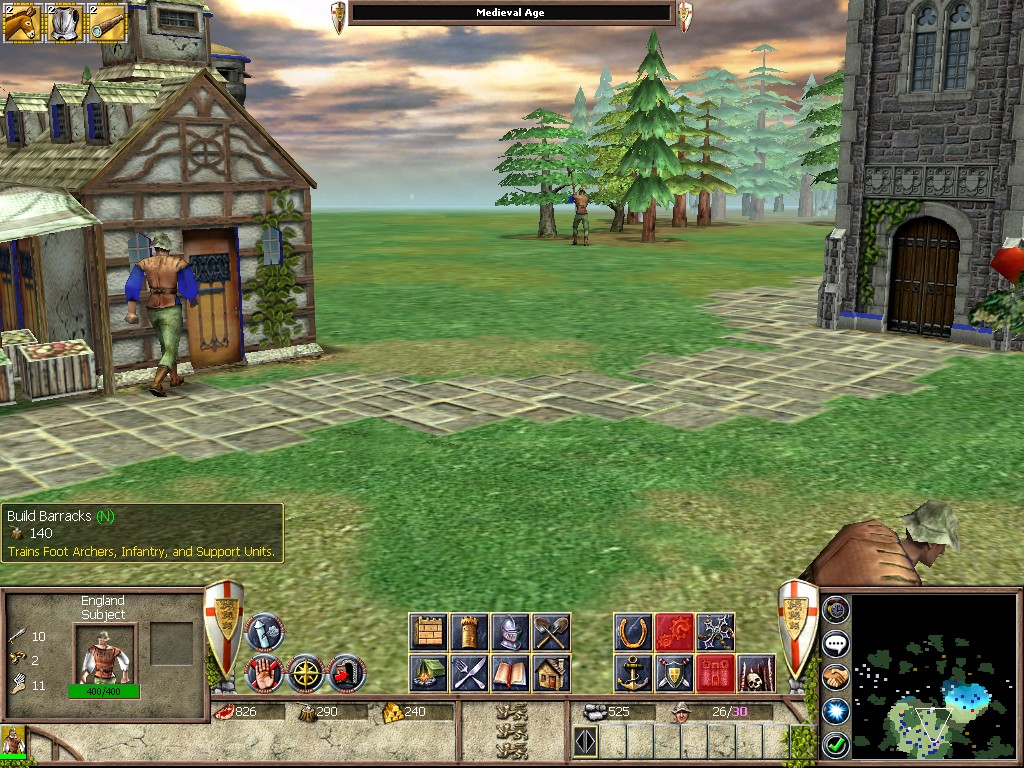Image resolution: width=1024 pixels, height=768 pixels.
Task: Select the donkey icon in the top corner
Action: [21, 24]
